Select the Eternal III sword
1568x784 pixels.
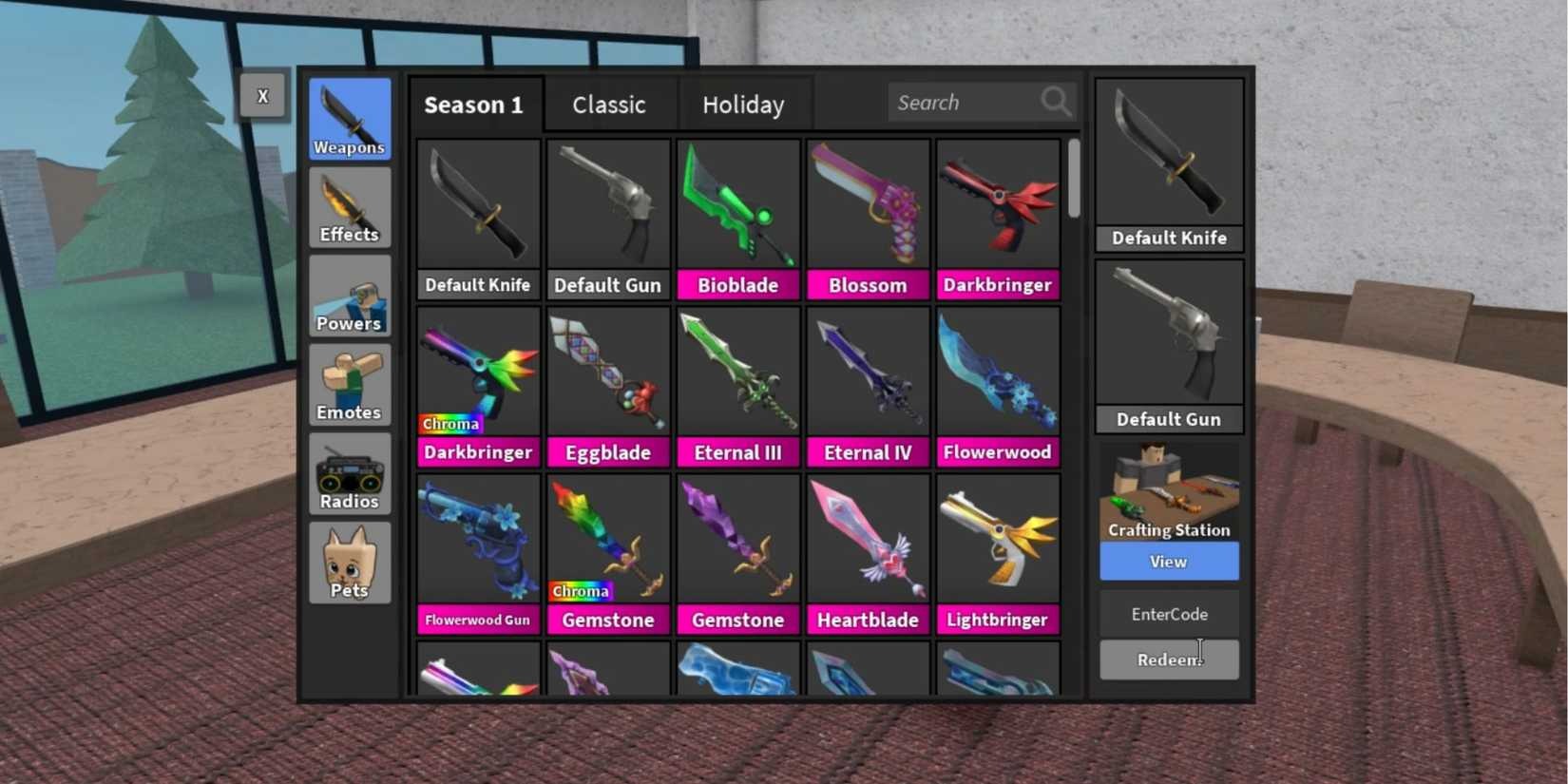point(737,387)
